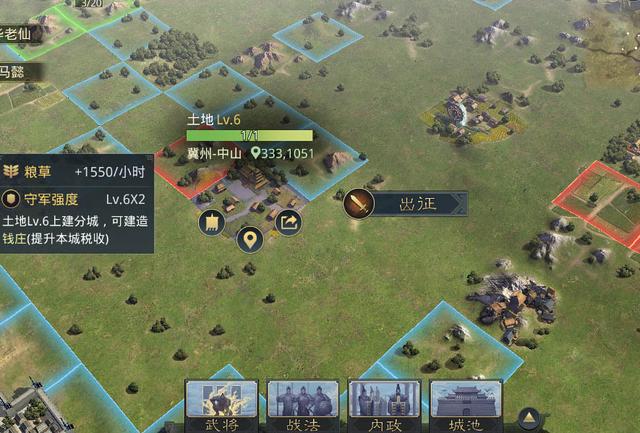Toggle the bottom menu with the triangle button

coord(529,418)
